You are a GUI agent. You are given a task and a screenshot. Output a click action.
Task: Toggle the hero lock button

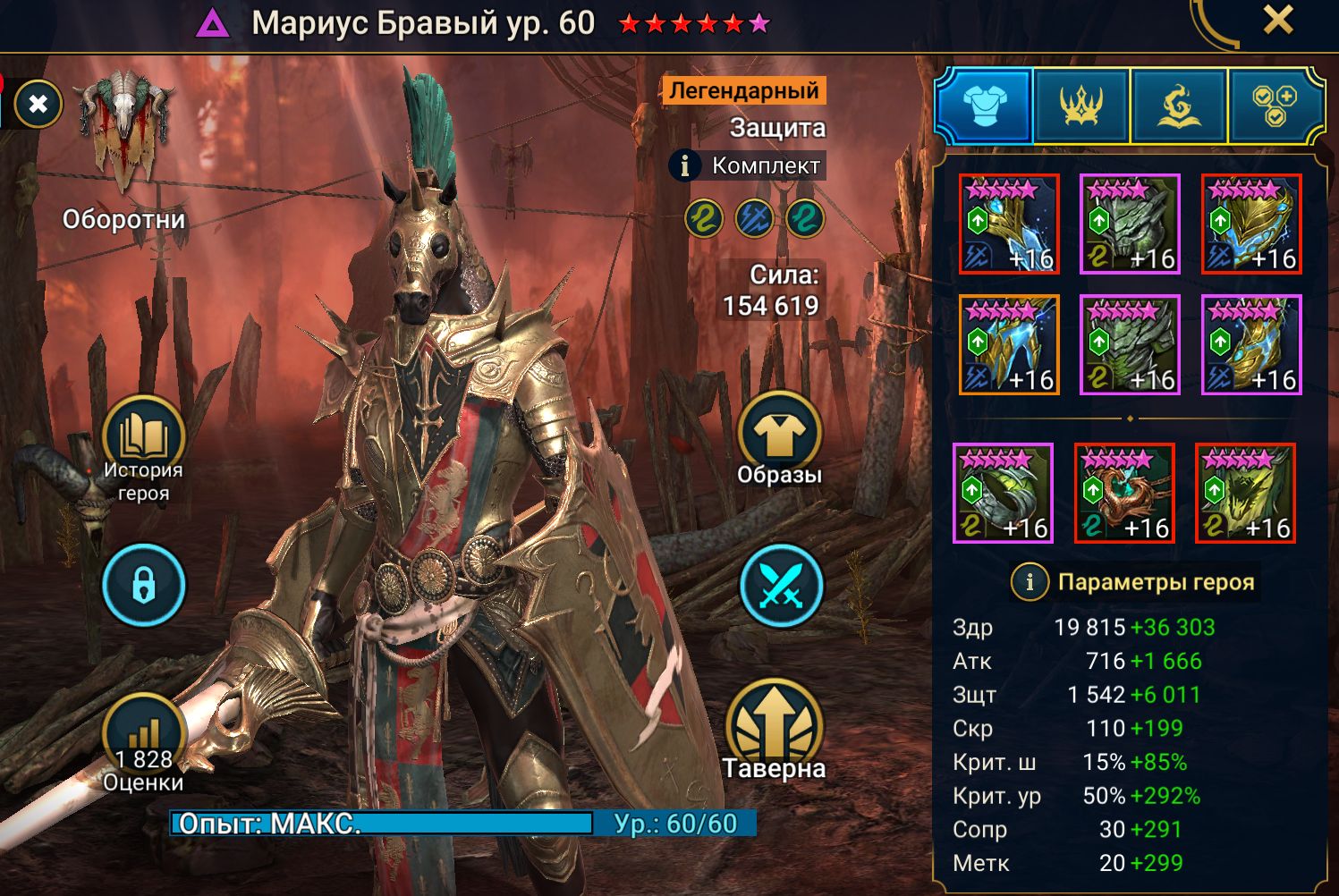tap(143, 586)
